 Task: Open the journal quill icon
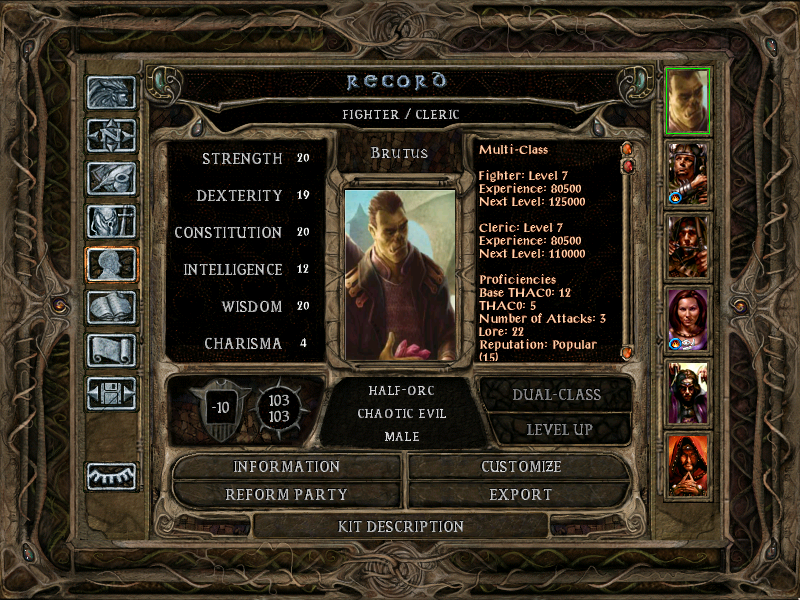[x=111, y=178]
